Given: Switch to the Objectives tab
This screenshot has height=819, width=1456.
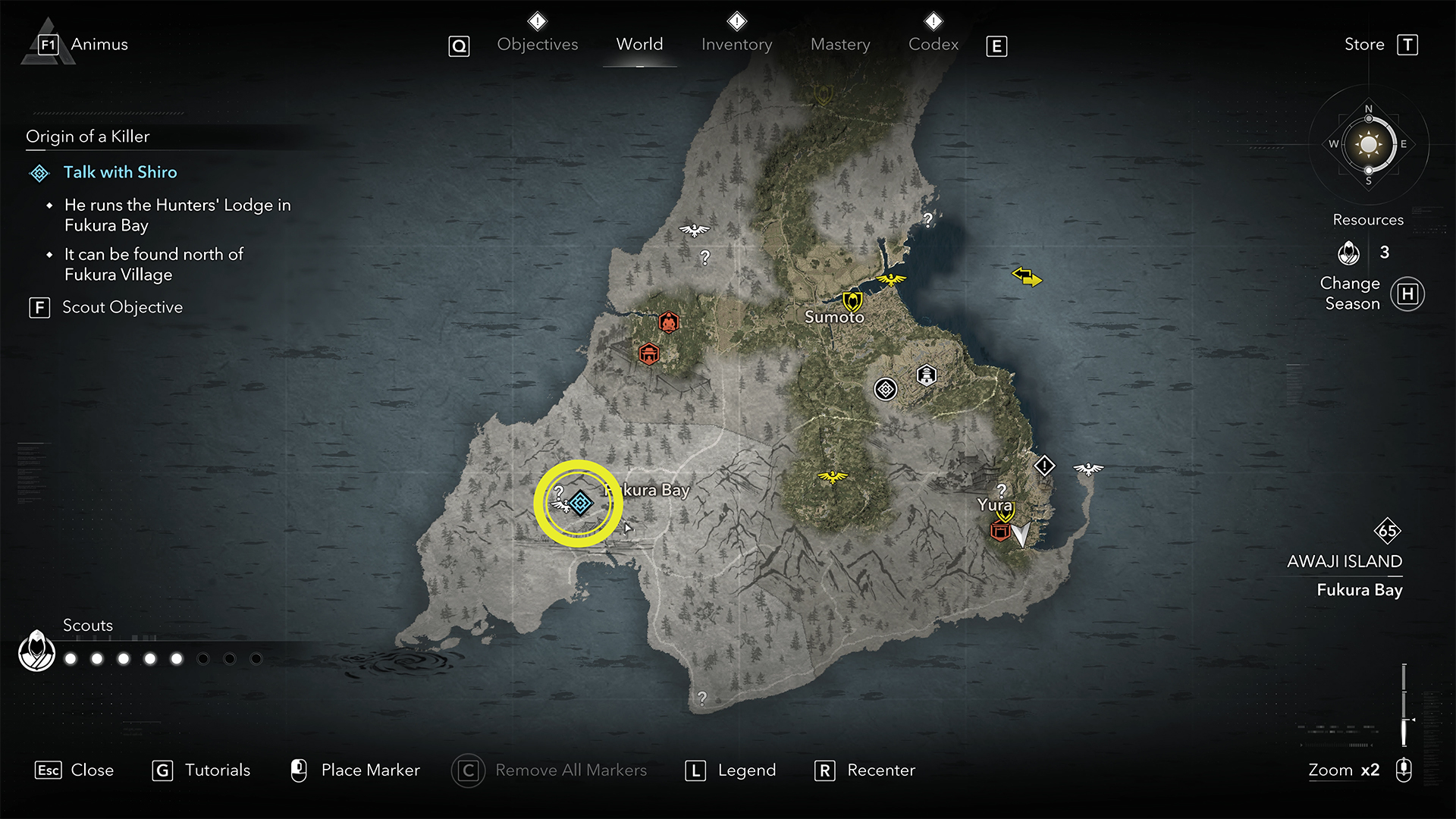Looking at the screenshot, I should click(537, 45).
